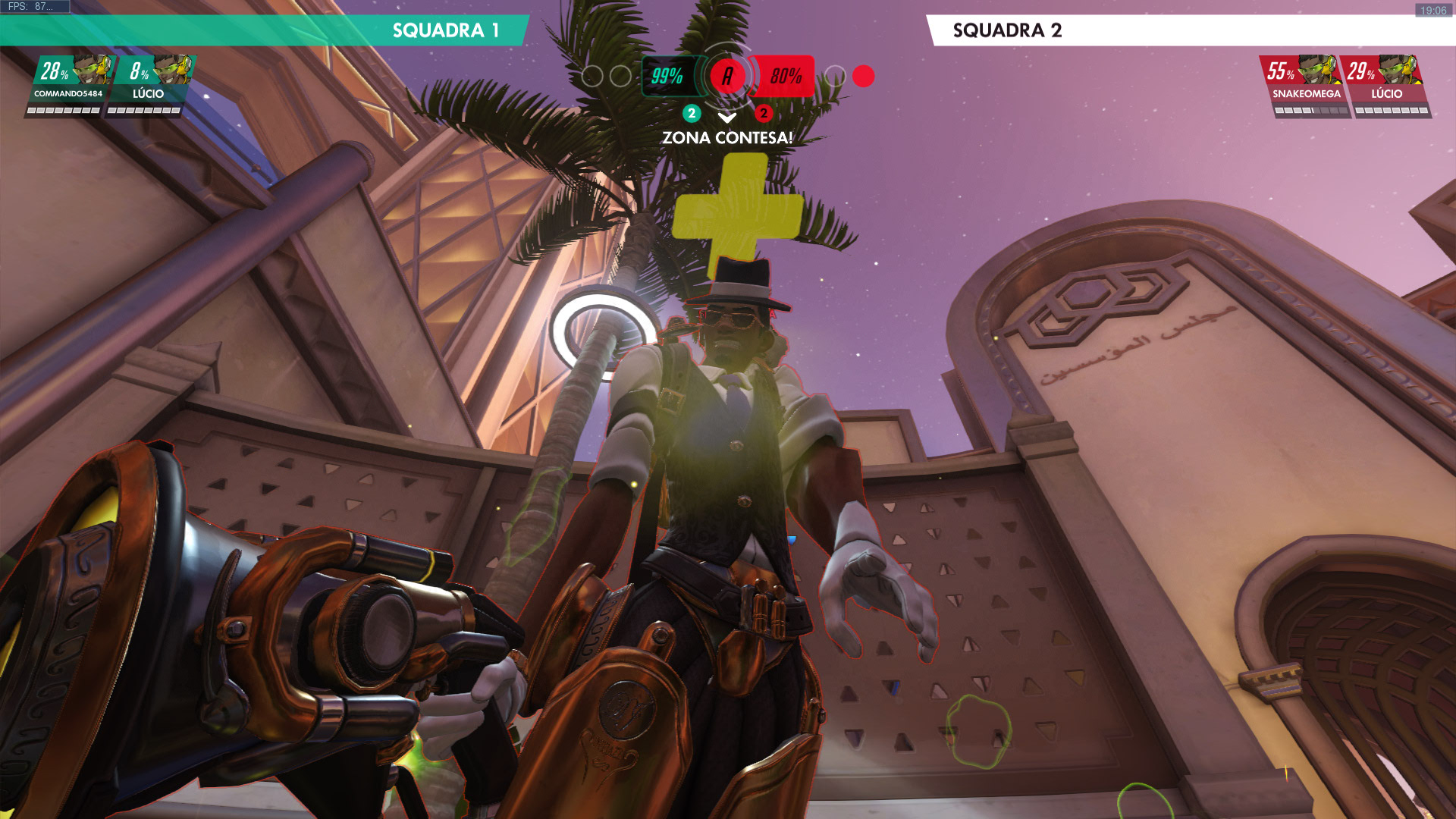The width and height of the screenshot is (1456, 819).
Task: Select the COMMANDO5484 player card
Action: (68, 85)
